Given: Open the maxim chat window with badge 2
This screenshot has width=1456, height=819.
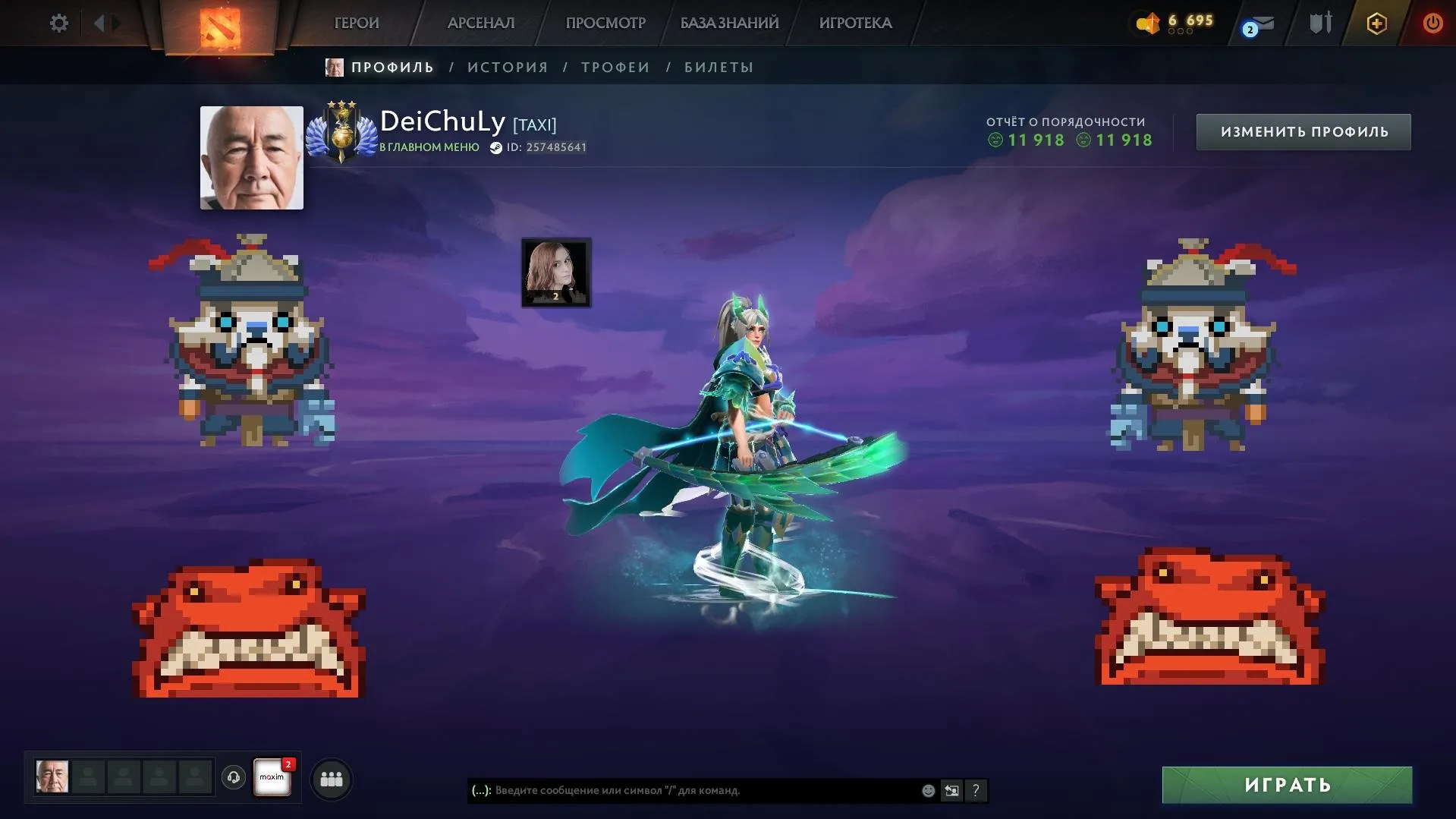Looking at the screenshot, I should point(273,777).
